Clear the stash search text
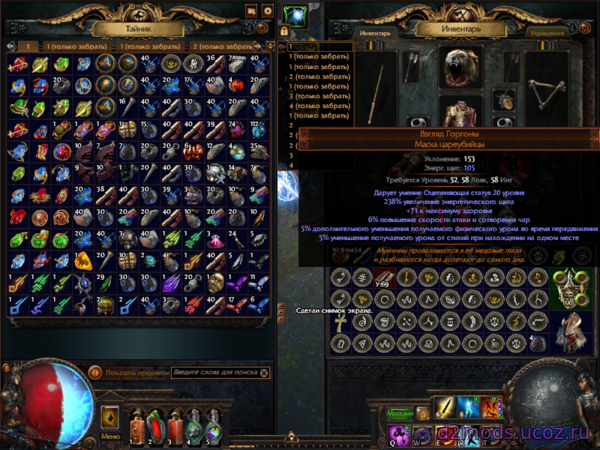 click(x=265, y=373)
